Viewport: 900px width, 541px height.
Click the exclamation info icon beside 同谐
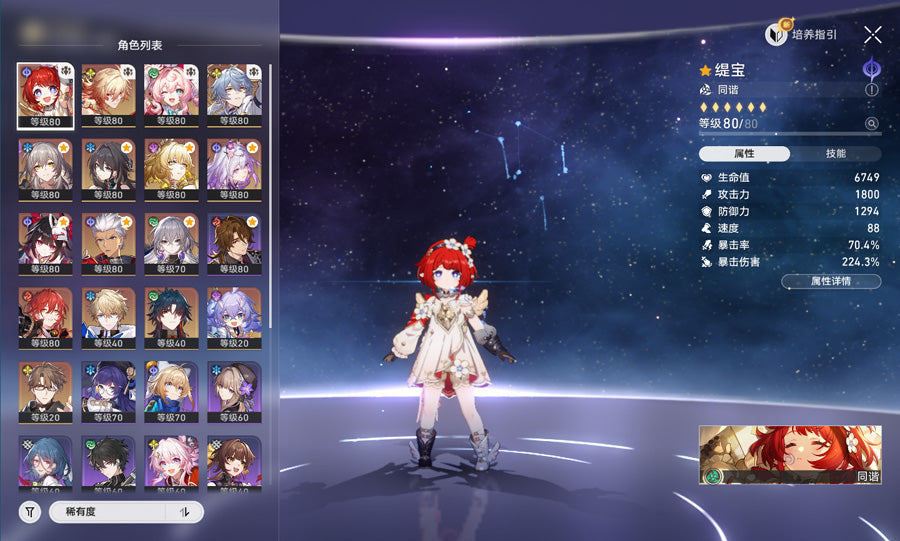871,90
